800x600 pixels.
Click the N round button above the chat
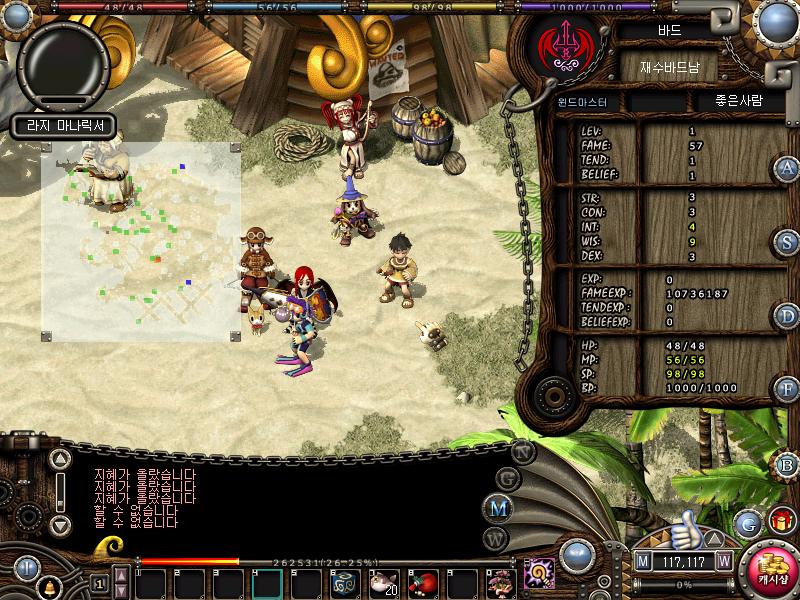tap(523, 451)
